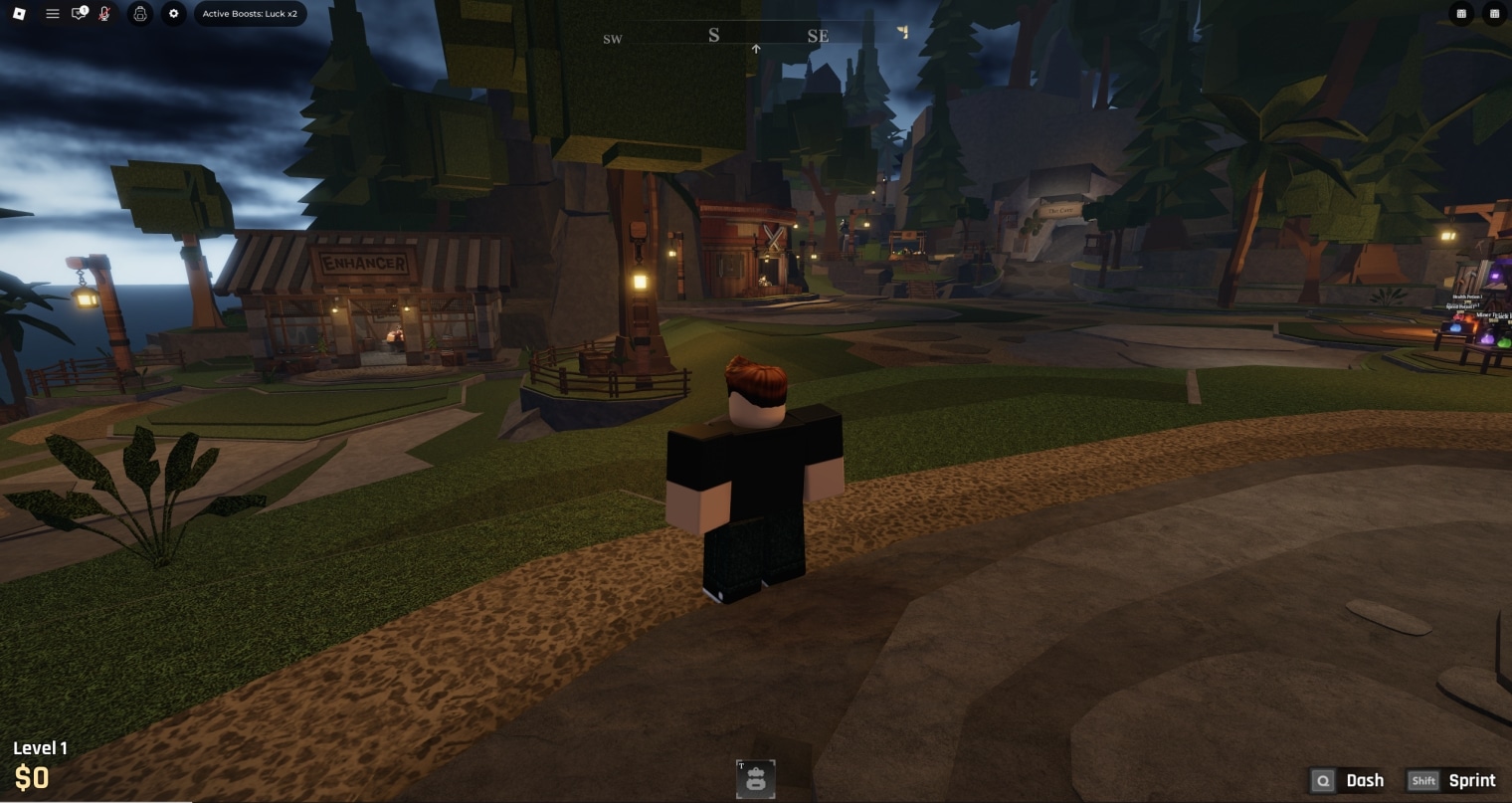Click the Level 1 label

(x=42, y=748)
